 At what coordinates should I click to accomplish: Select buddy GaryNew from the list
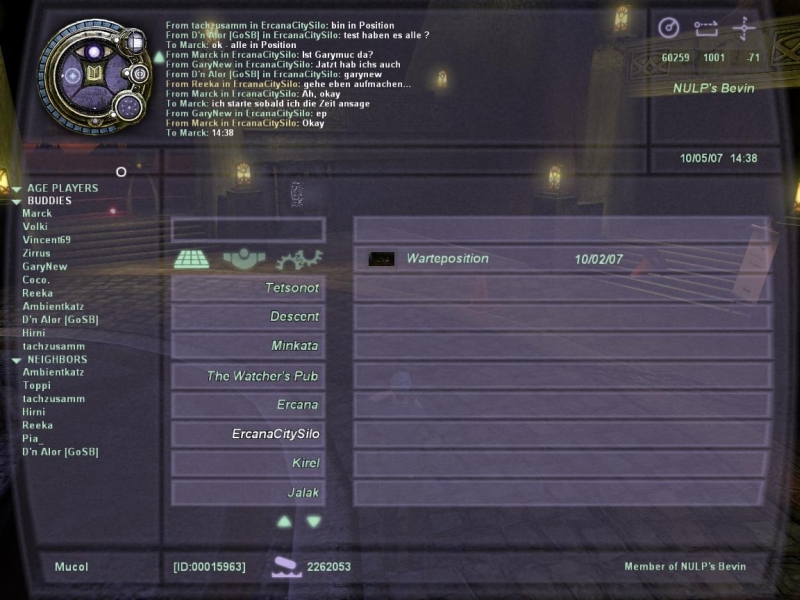[44, 267]
